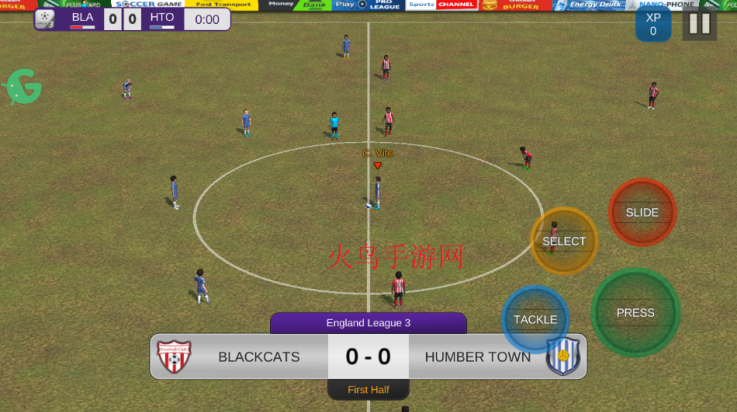
Task: Tap the green PRESS button
Action: point(635,312)
